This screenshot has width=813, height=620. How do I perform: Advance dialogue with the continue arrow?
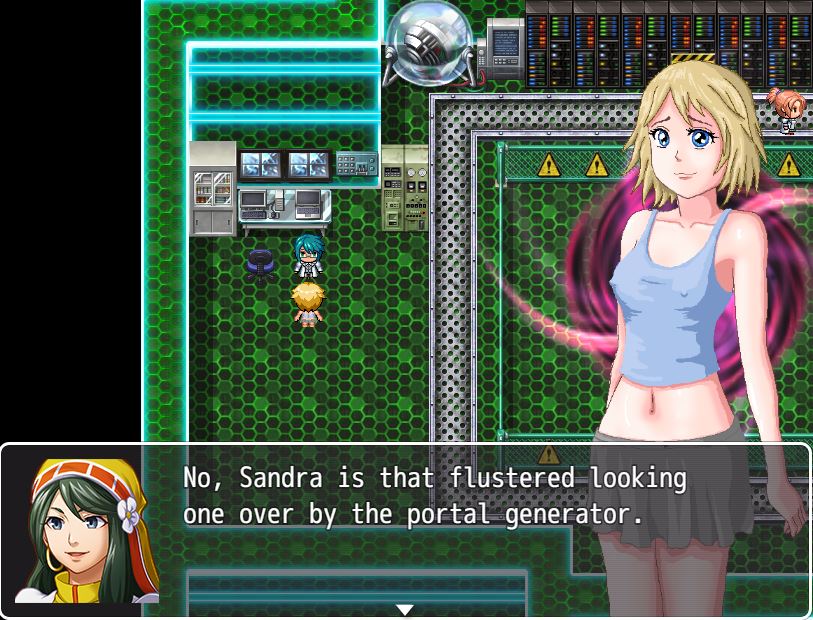[405, 609]
